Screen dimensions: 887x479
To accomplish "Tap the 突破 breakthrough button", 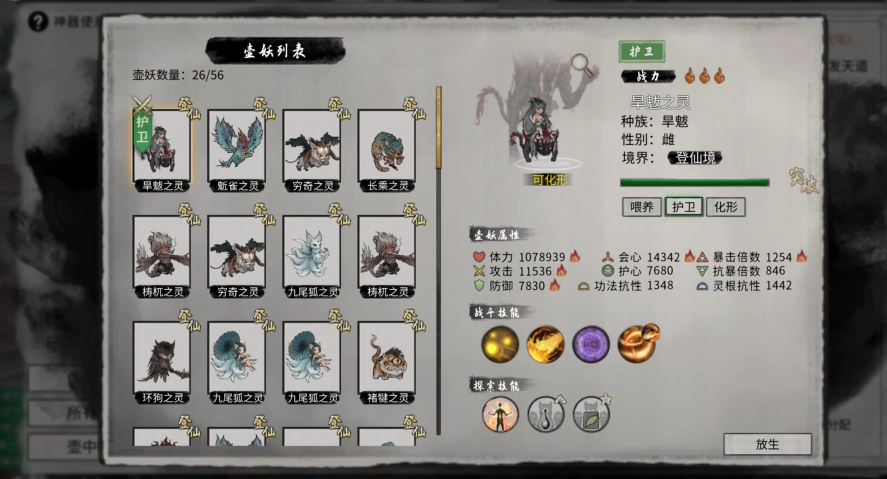I will [x=803, y=181].
